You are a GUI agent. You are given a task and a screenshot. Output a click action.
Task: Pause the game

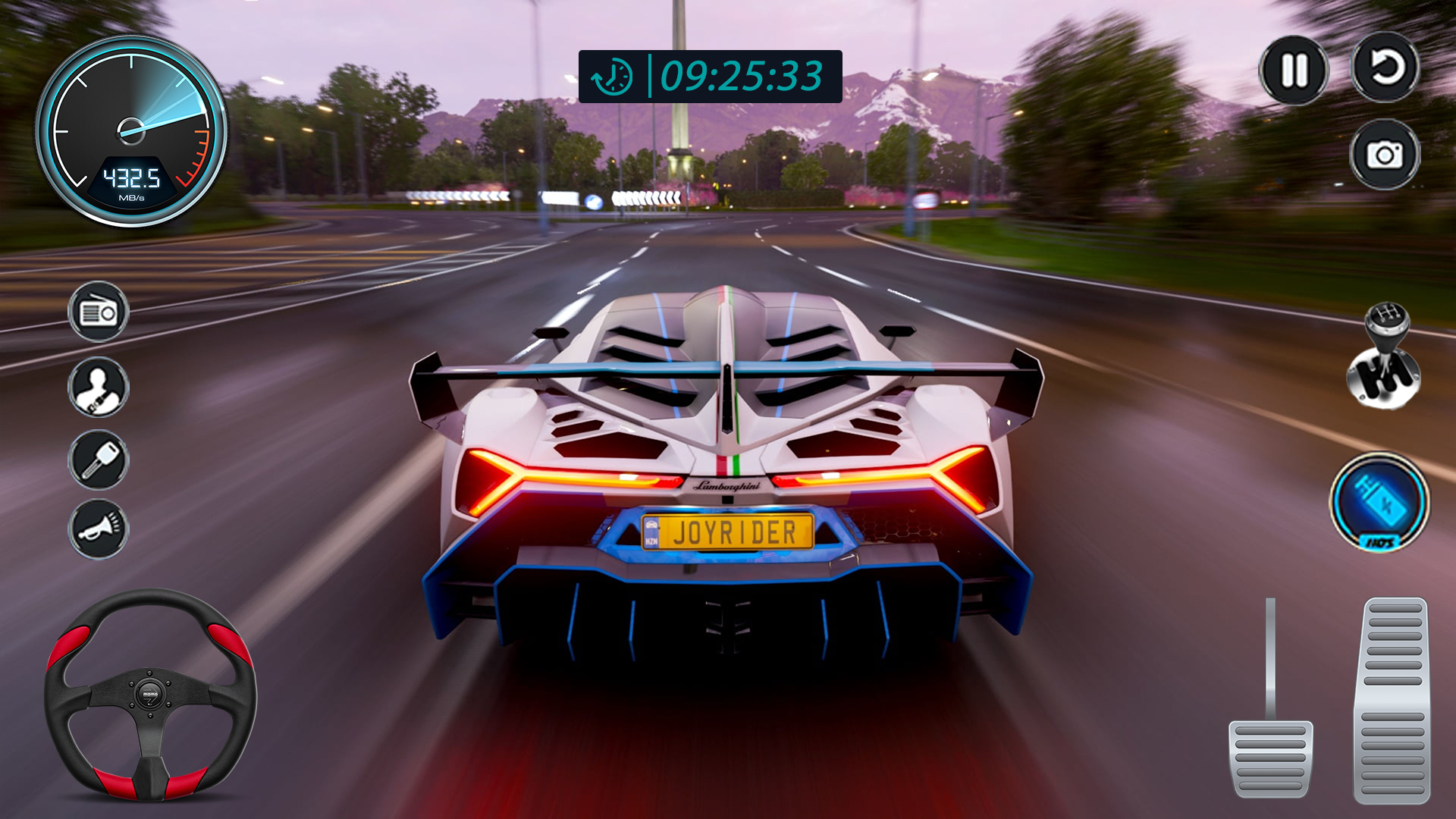point(1296,70)
